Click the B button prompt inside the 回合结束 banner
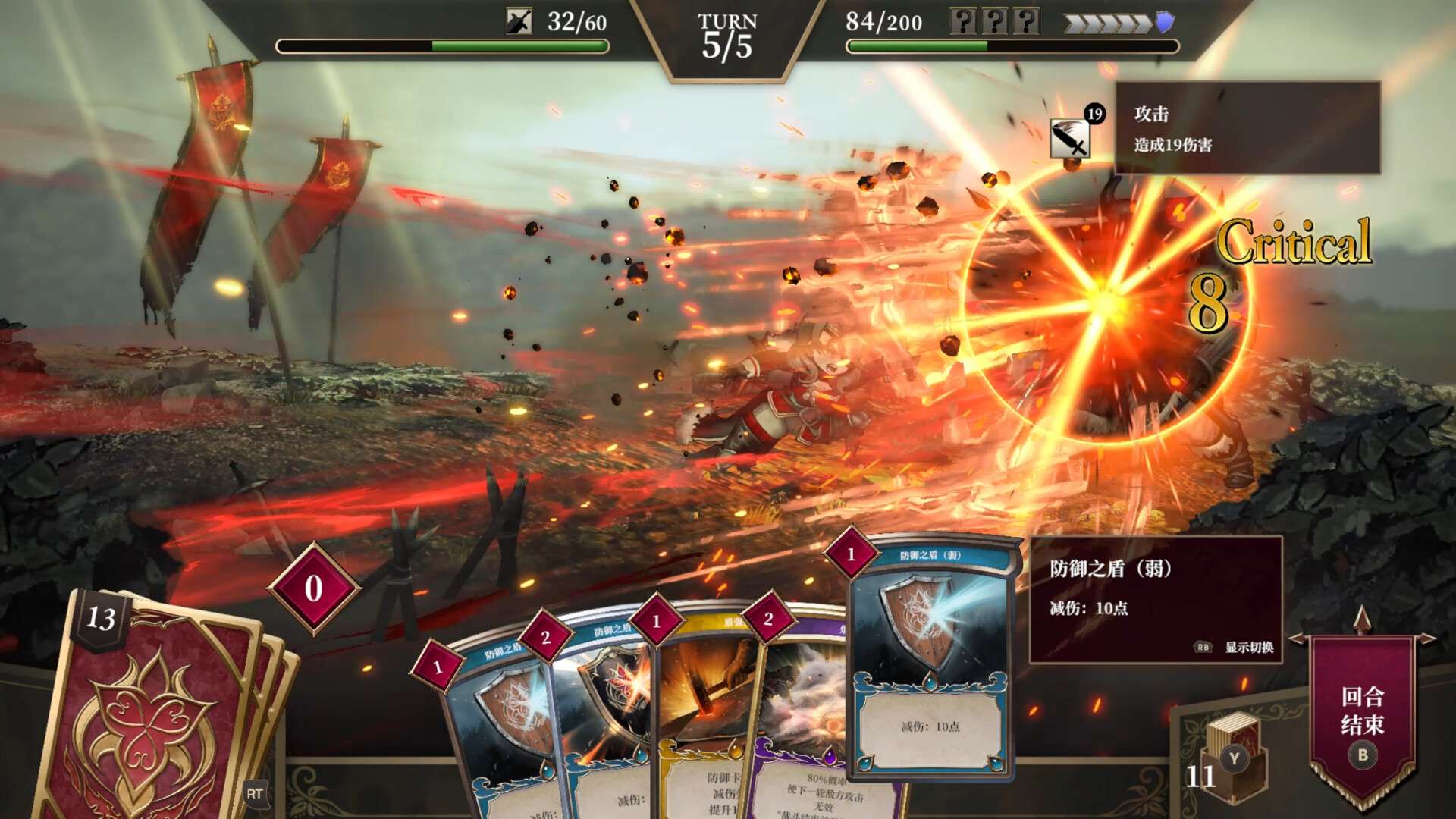This screenshot has height=819, width=1456. (x=1363, y=755)
